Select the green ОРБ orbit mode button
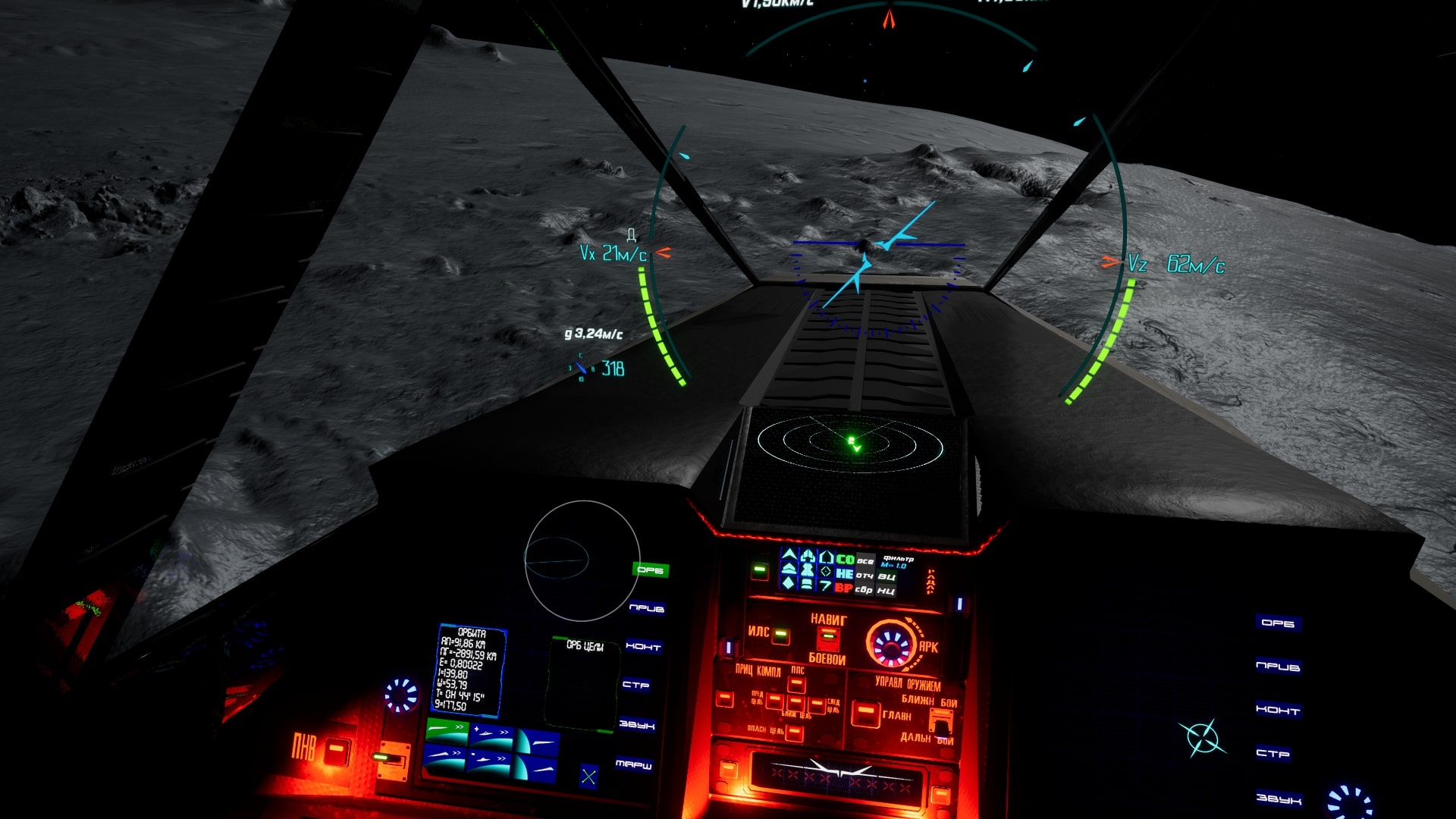Screen dimensions: 1456x819 [x=650, y=570]
